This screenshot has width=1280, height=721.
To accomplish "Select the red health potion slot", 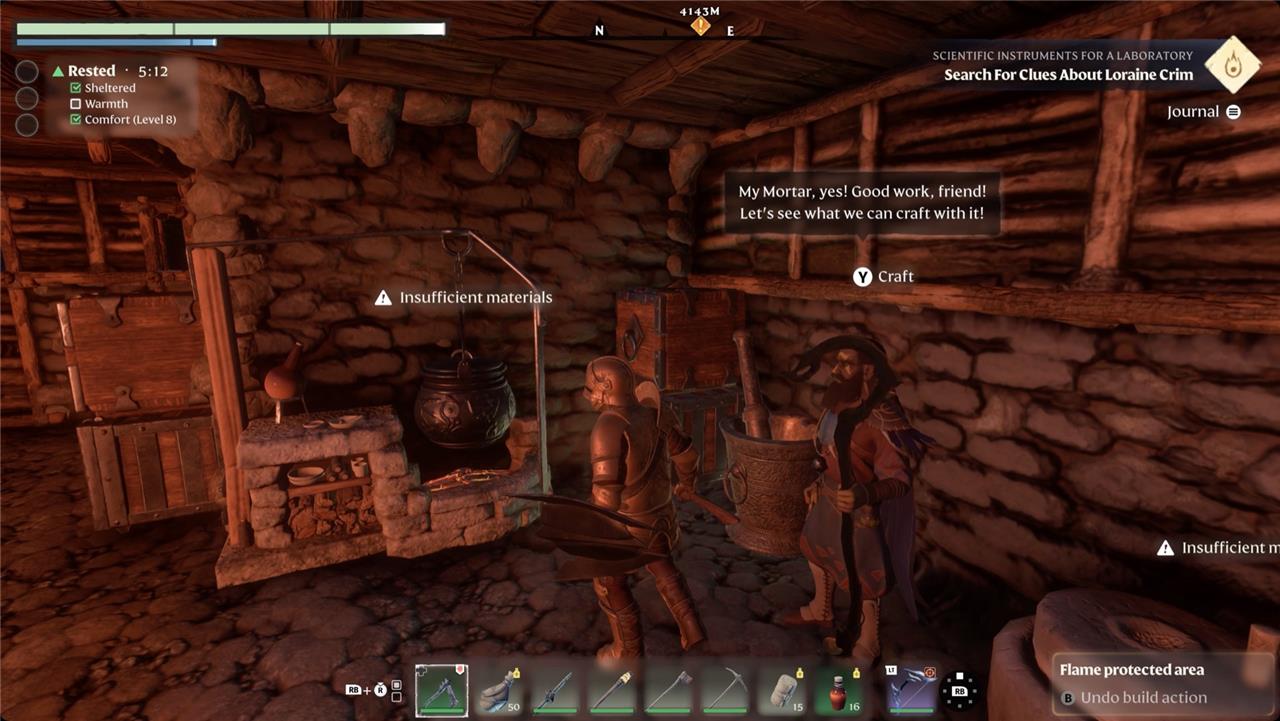I will coord(838,690).
